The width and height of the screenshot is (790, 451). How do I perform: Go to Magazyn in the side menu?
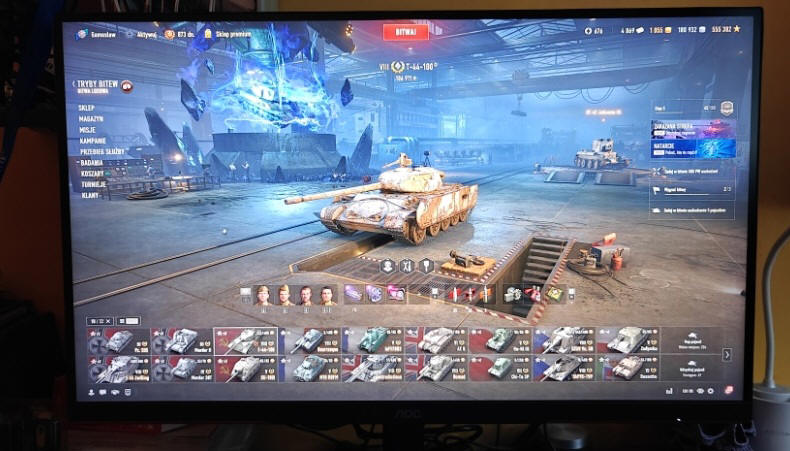tap(90, 118)
